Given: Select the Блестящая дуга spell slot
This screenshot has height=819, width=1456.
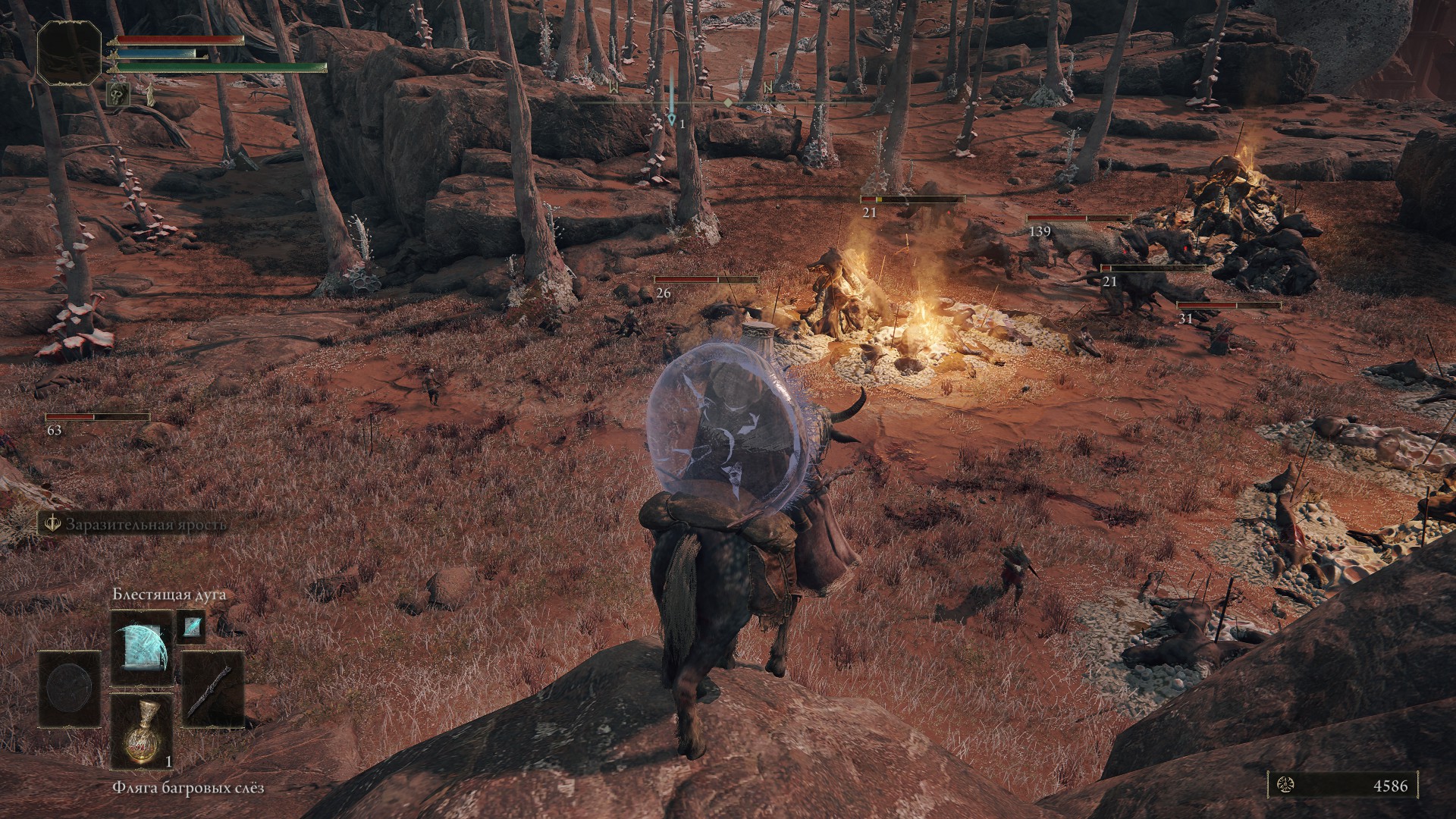Looking at the screenshot, I should point(142,648).
